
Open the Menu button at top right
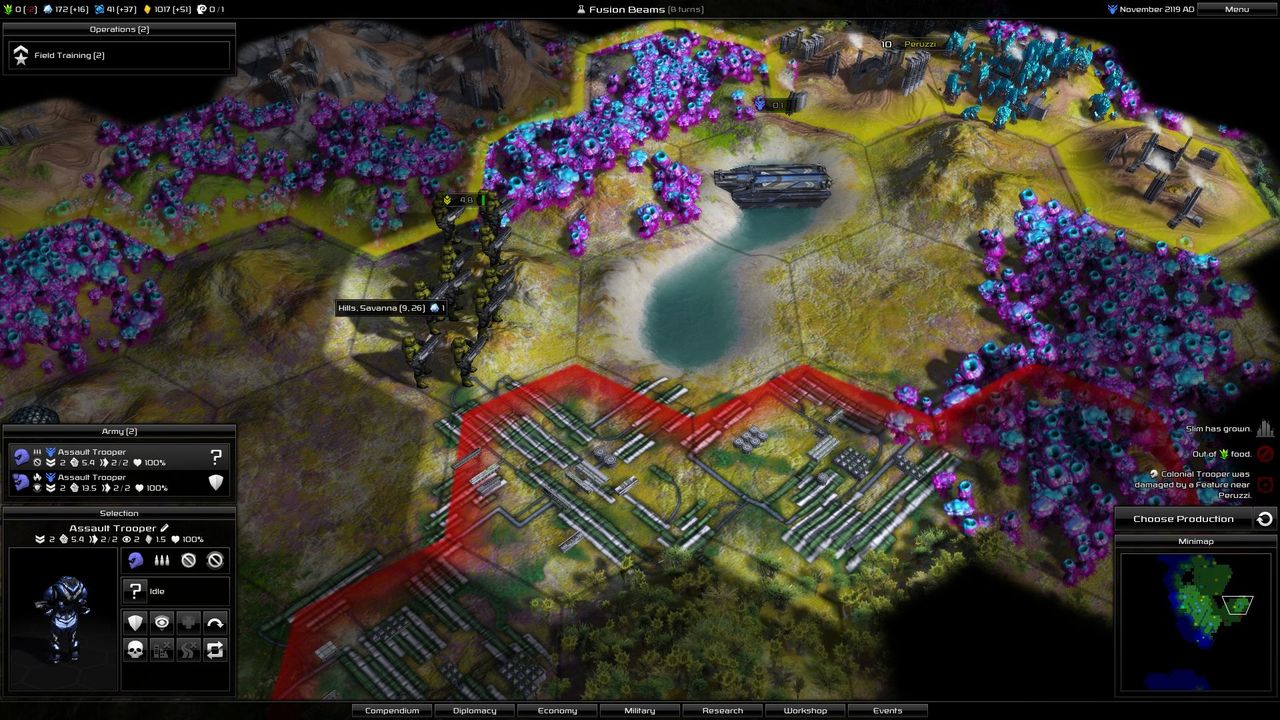tap(1235, 9)
